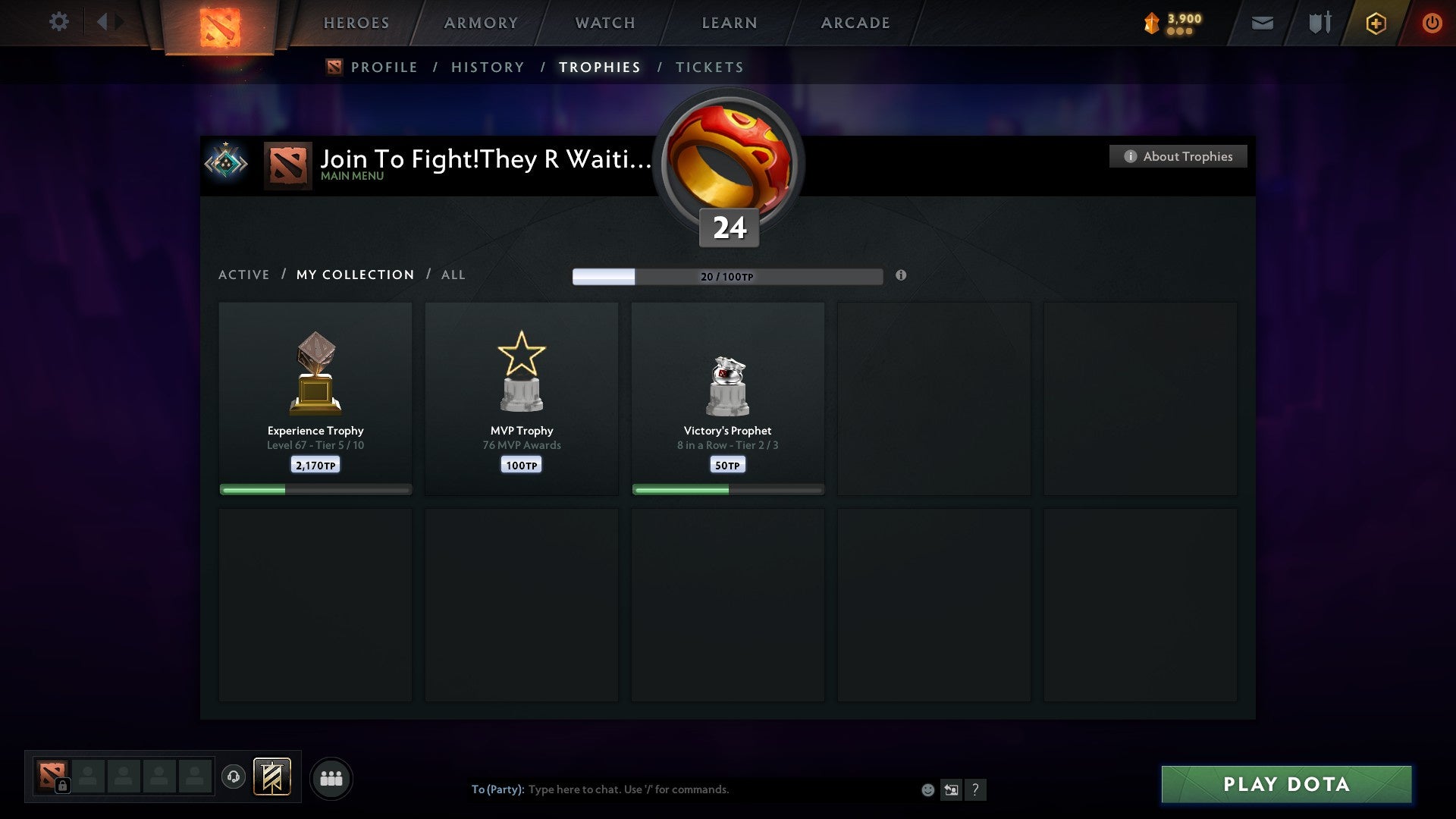Click the shards currency counter showing 3,900

(1172, 23)
